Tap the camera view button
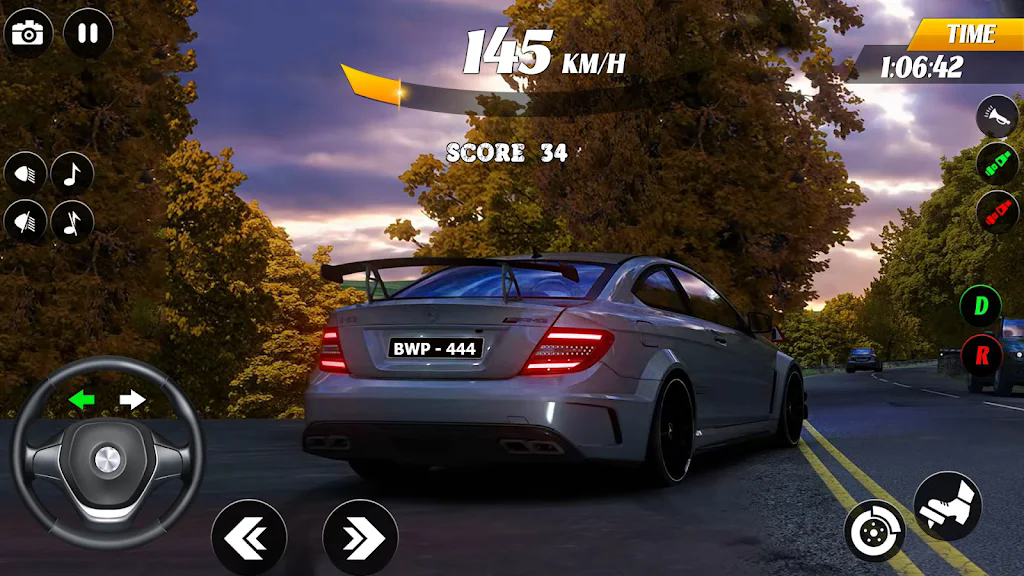The image size is (1024, 576). (28, 33)
